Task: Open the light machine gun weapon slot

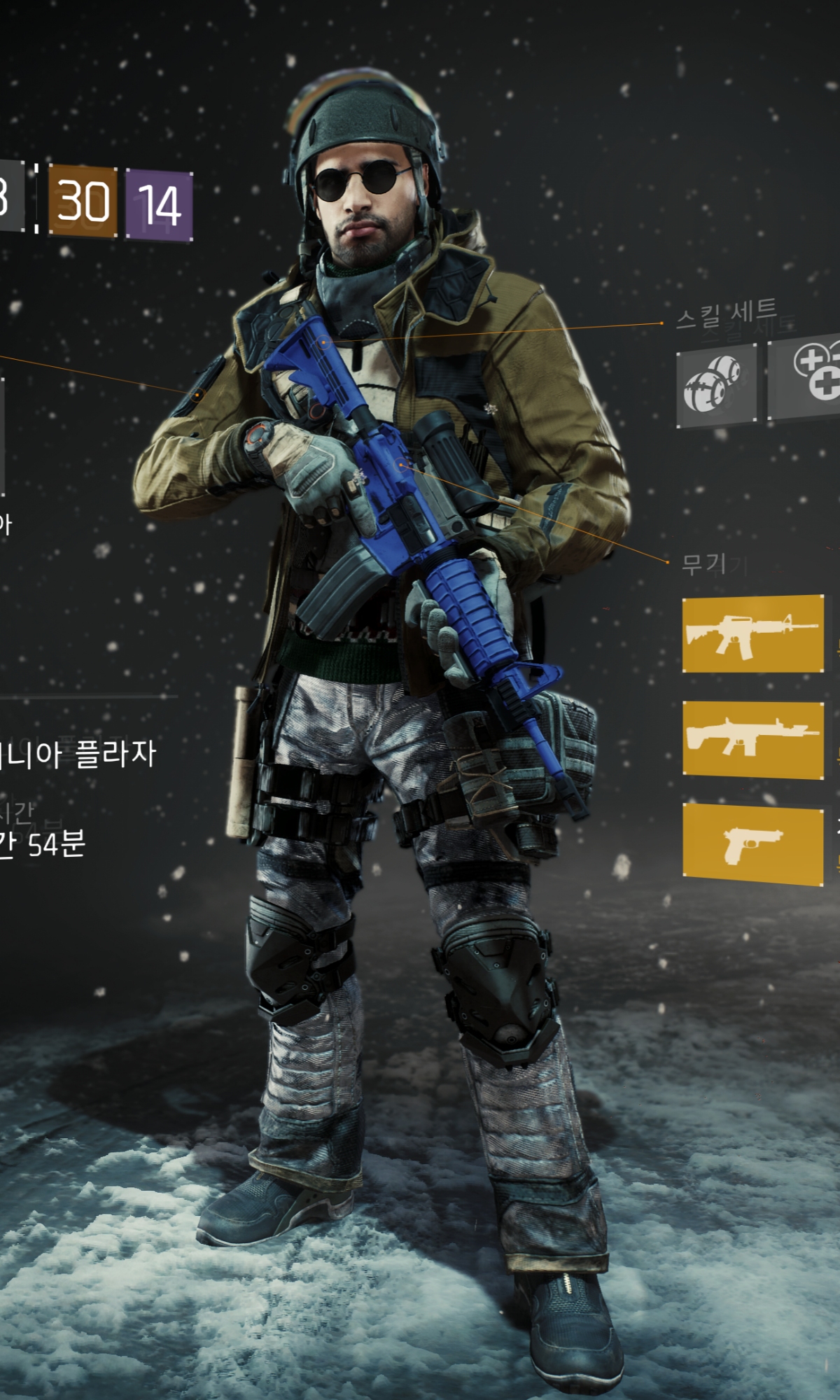Action: [752, 739]
